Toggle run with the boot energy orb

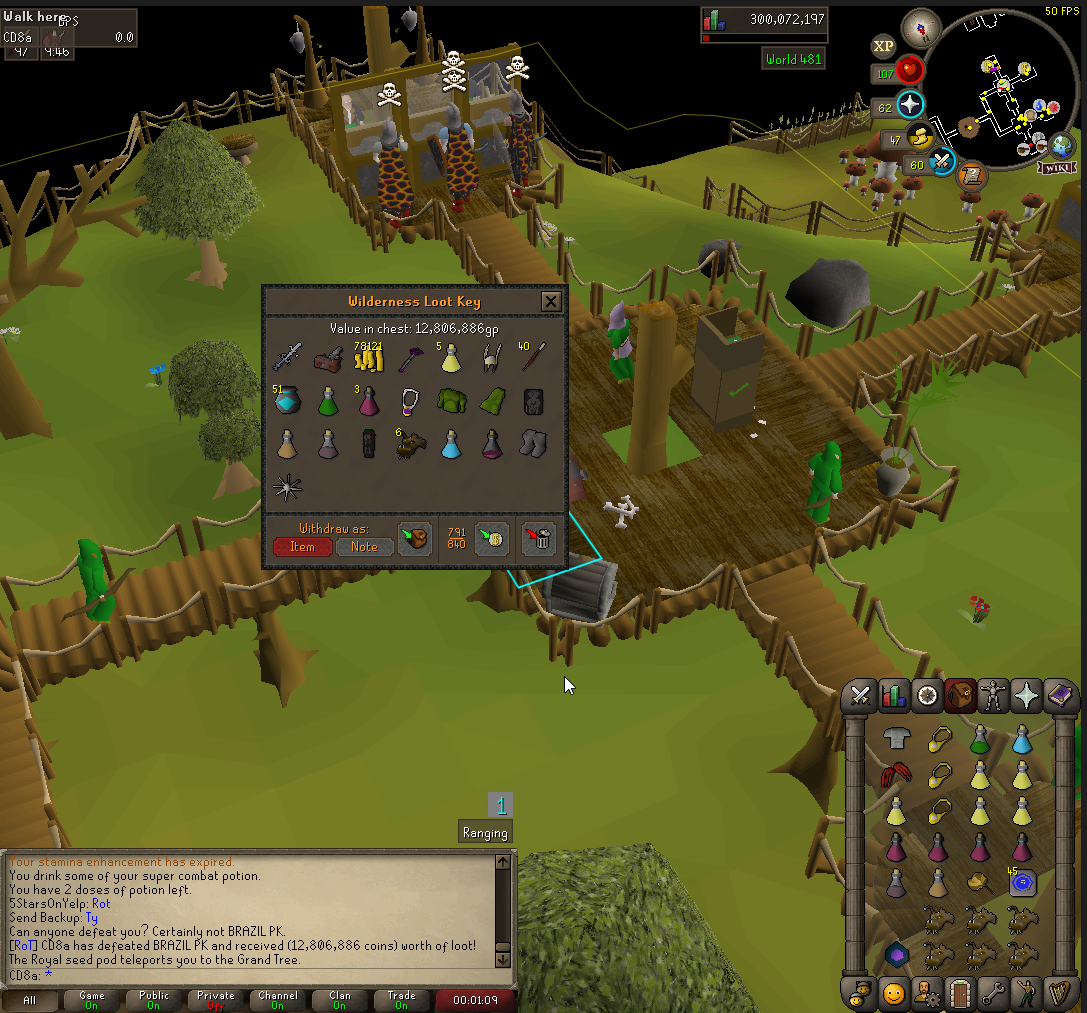[920, 138]
